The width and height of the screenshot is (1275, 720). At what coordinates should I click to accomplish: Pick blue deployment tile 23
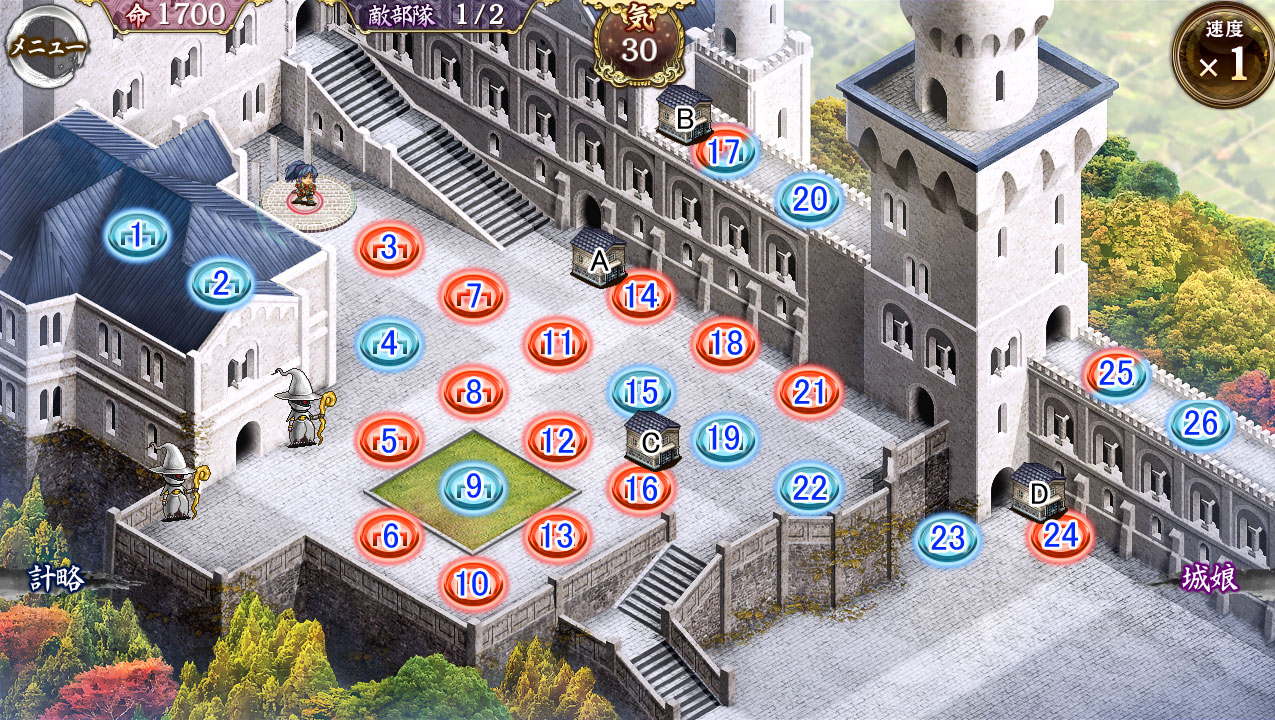[x=947, y=539]
